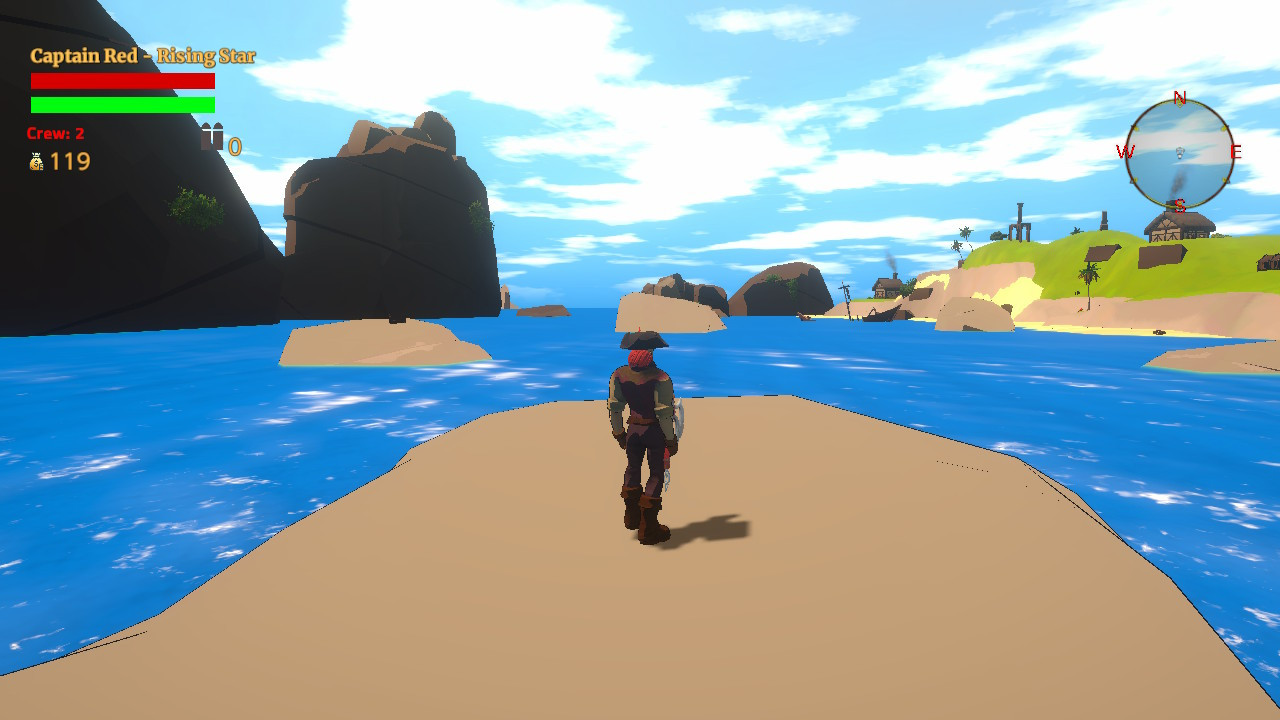
Task: Click the E marker on the compass
Action: (x=1236, y=152)
